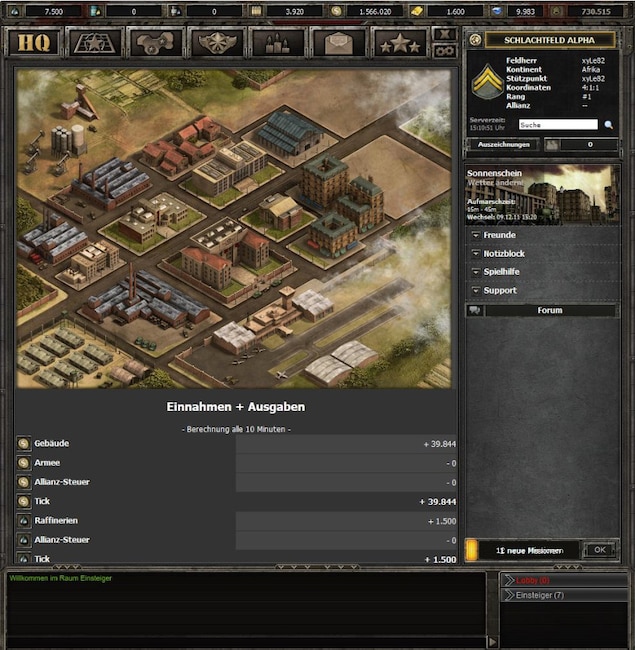Open the winged star military menu
The height and width of the screenshot is (650, 635).
click(217, 43)
